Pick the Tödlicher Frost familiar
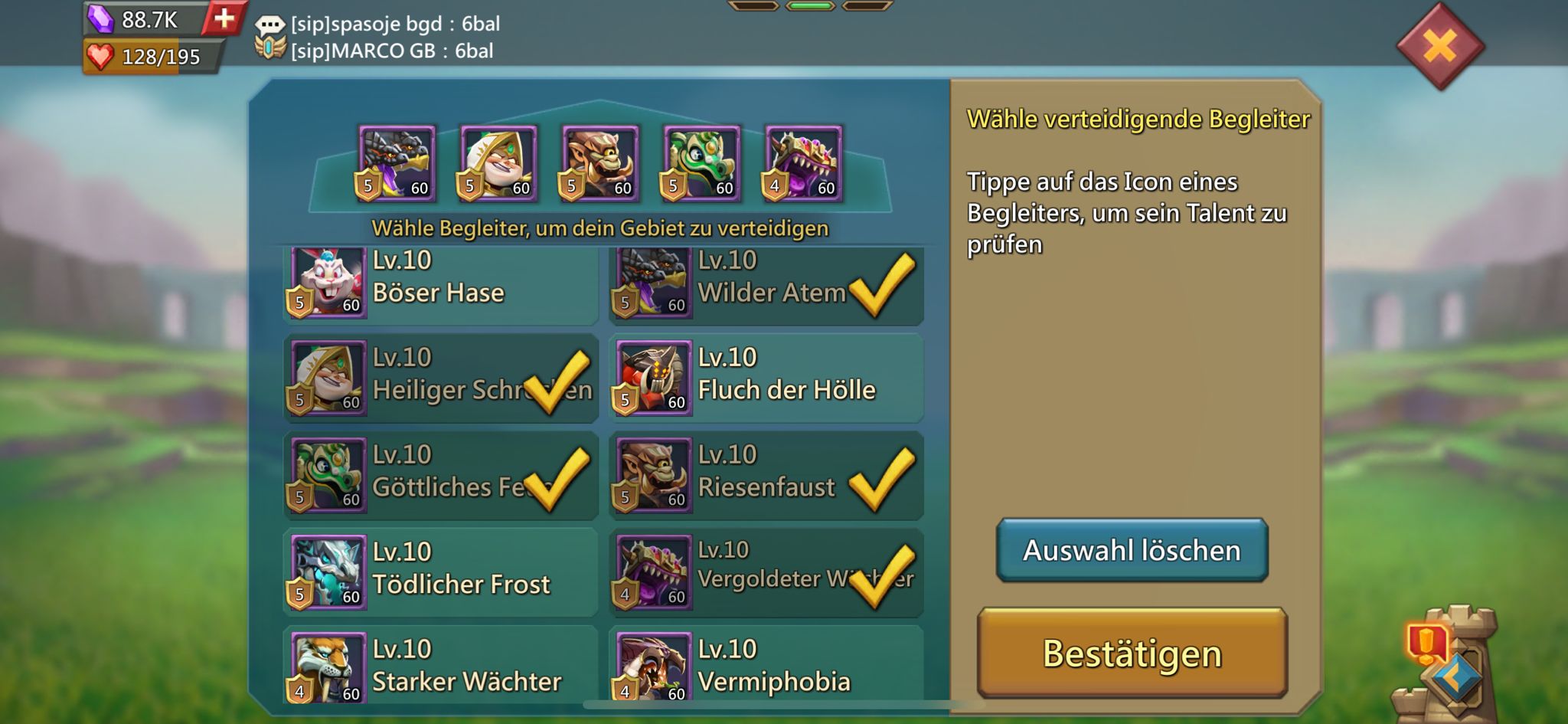This screenshot has width=1568, height=724. tap(440, 572)
